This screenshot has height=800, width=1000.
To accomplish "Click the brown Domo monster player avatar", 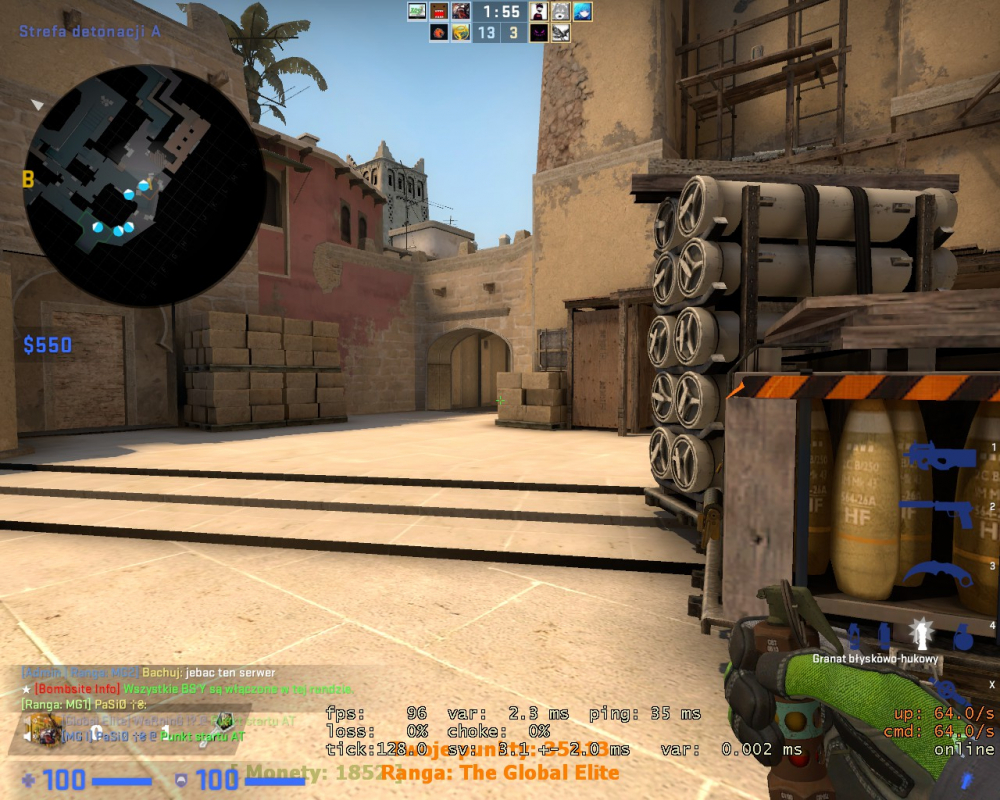I will click(x=439, y=12).
